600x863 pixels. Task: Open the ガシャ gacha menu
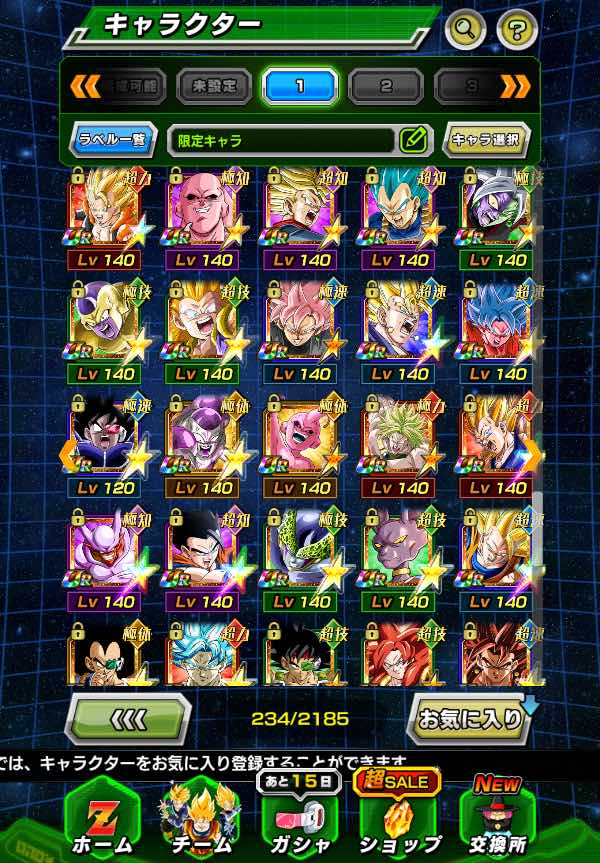pyautogui.click(x=299, y=815)
